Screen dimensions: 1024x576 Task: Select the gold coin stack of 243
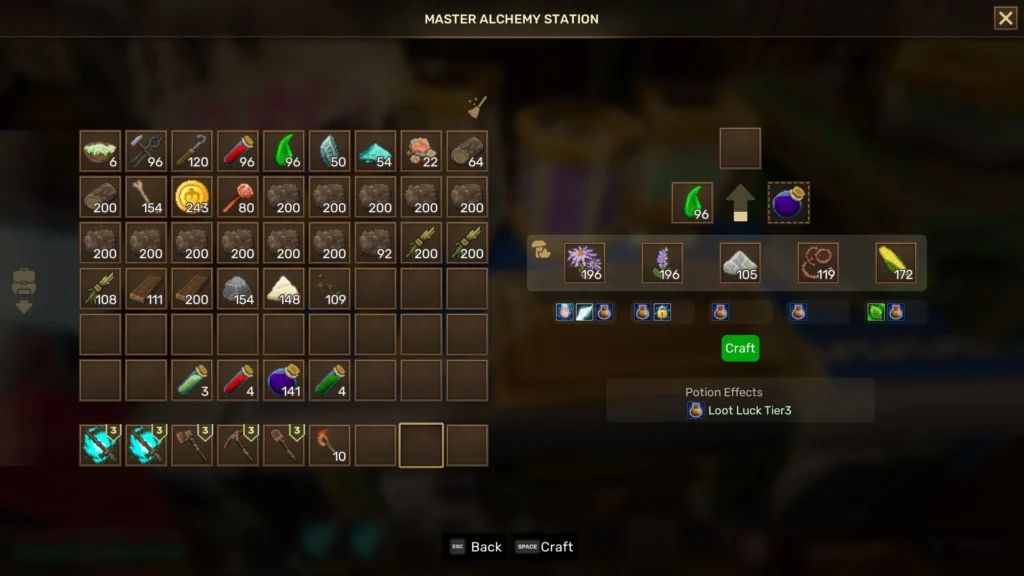click(x=192, y=197)
